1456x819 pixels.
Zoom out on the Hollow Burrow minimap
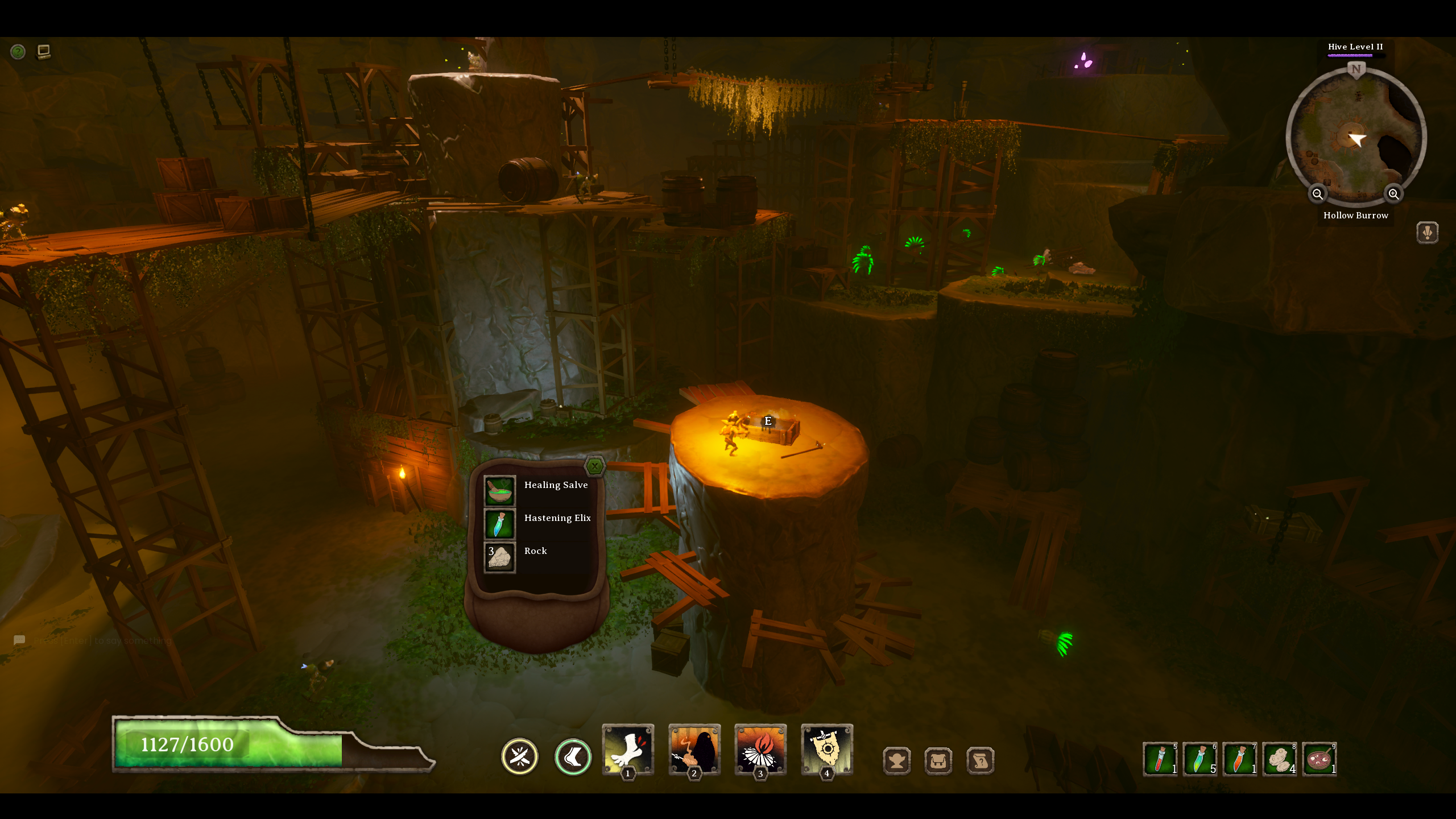pos(1318,194)
